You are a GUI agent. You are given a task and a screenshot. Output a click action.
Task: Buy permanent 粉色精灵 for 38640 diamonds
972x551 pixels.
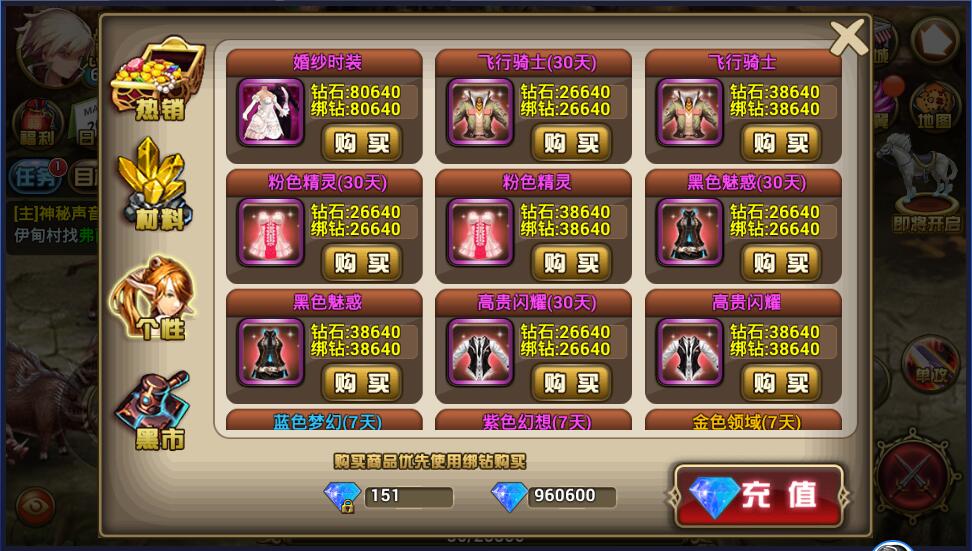(571, 263)
